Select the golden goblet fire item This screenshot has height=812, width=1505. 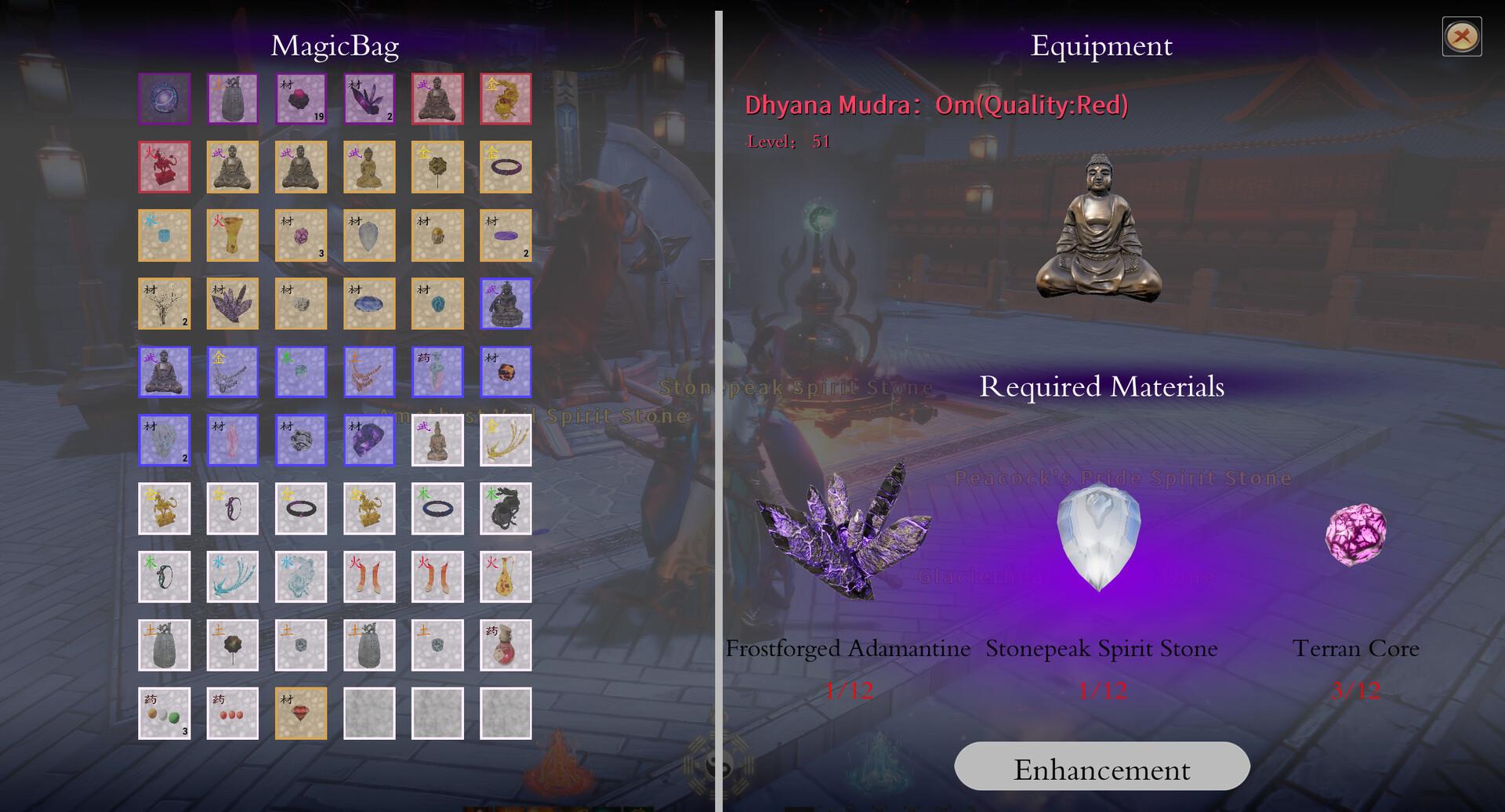(233, 235)
